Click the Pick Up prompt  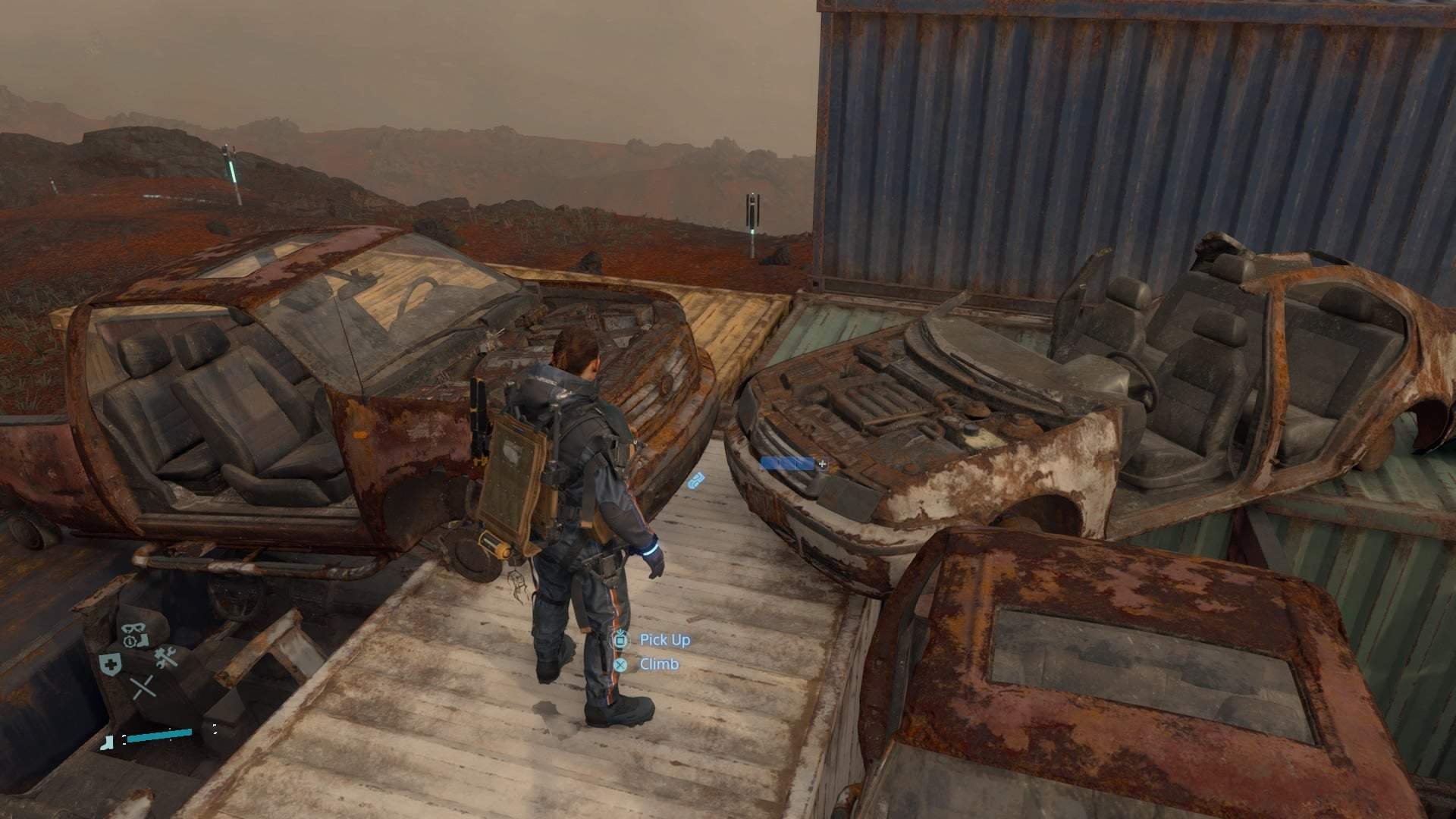pyautogui.click(x=664, y=640)
